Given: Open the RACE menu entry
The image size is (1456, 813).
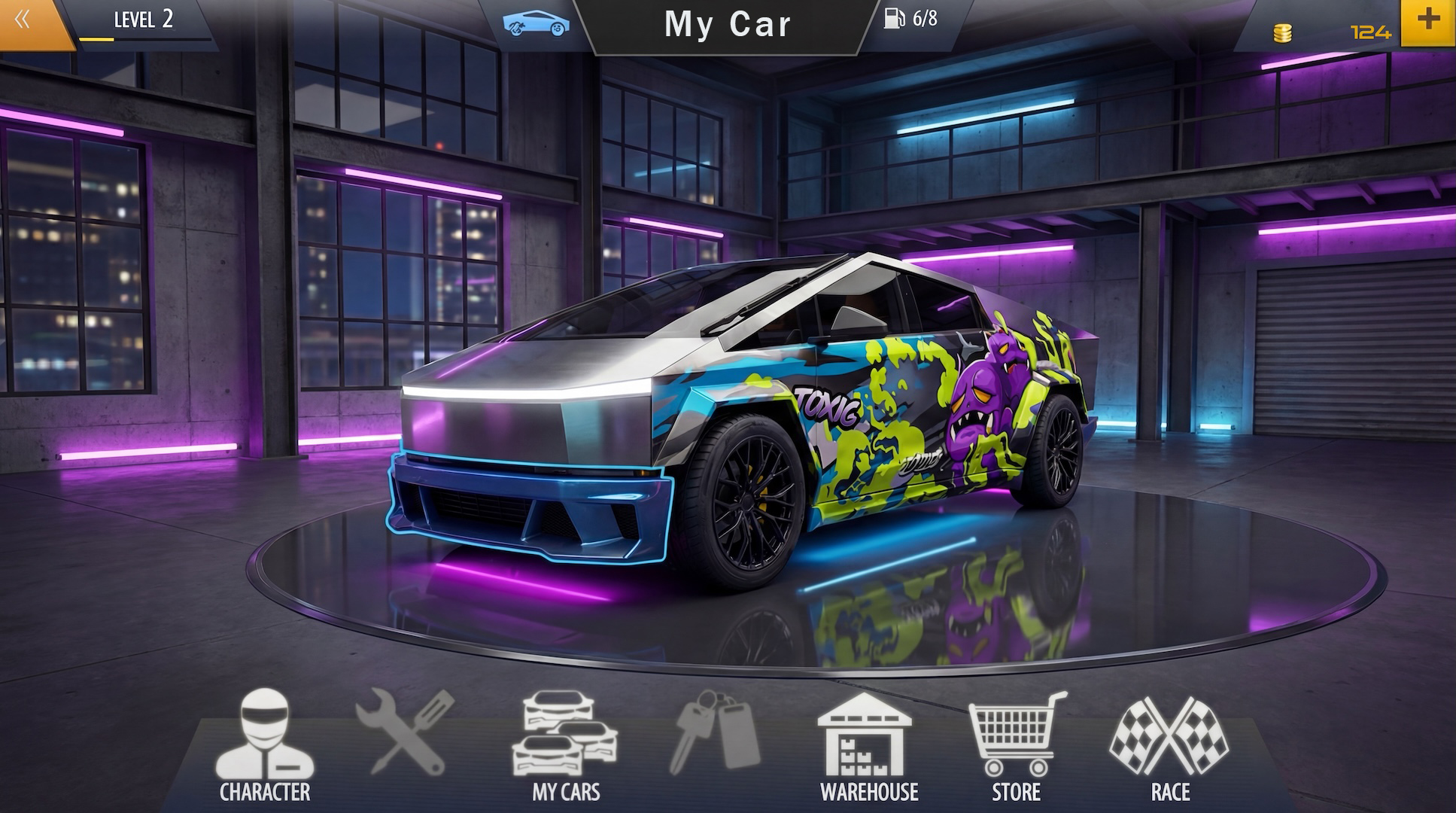Looking at the screenshot, I should coord(1169,792).
